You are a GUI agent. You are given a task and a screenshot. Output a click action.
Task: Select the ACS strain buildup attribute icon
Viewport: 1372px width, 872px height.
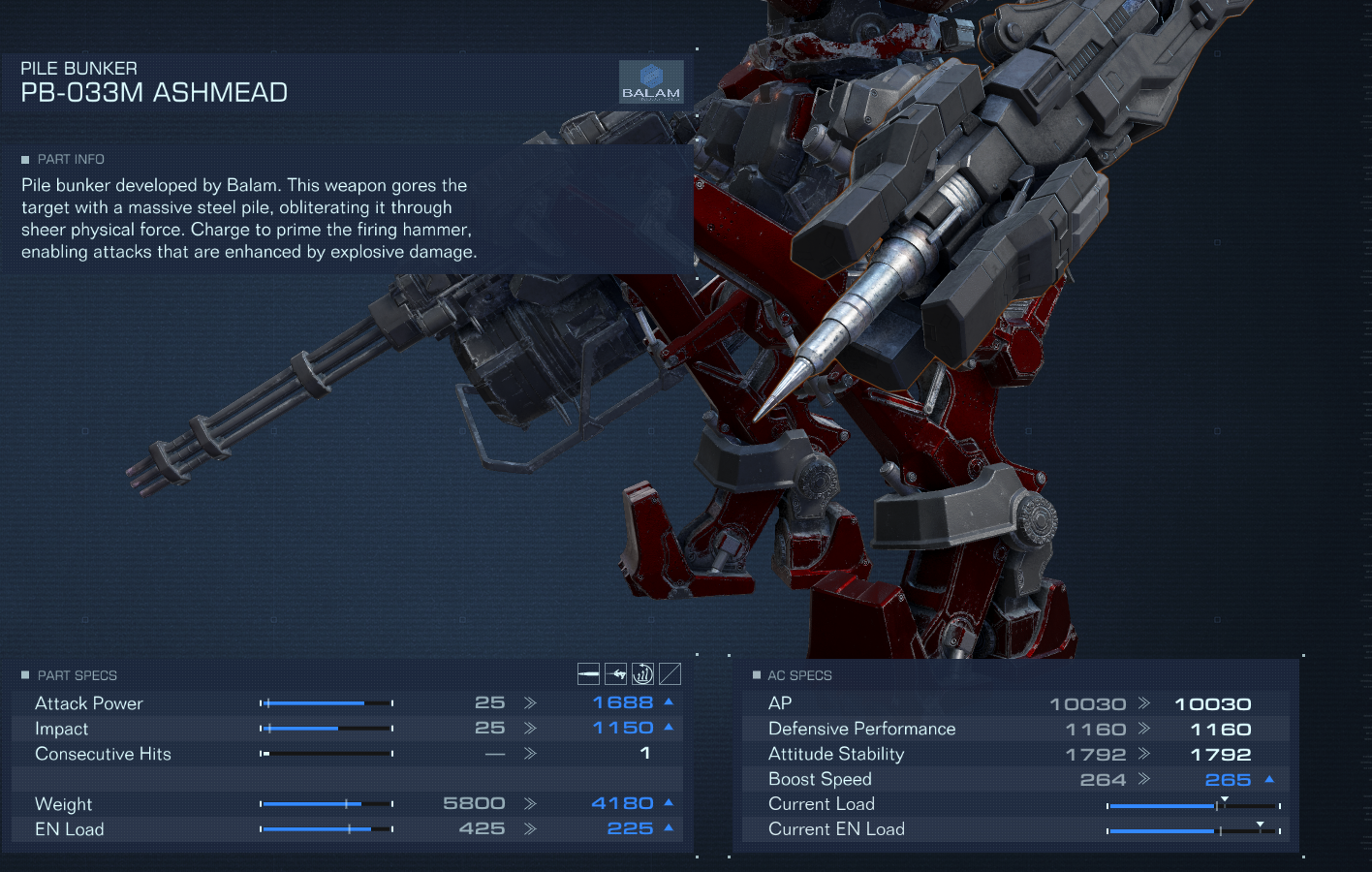[x=642, y=673]
